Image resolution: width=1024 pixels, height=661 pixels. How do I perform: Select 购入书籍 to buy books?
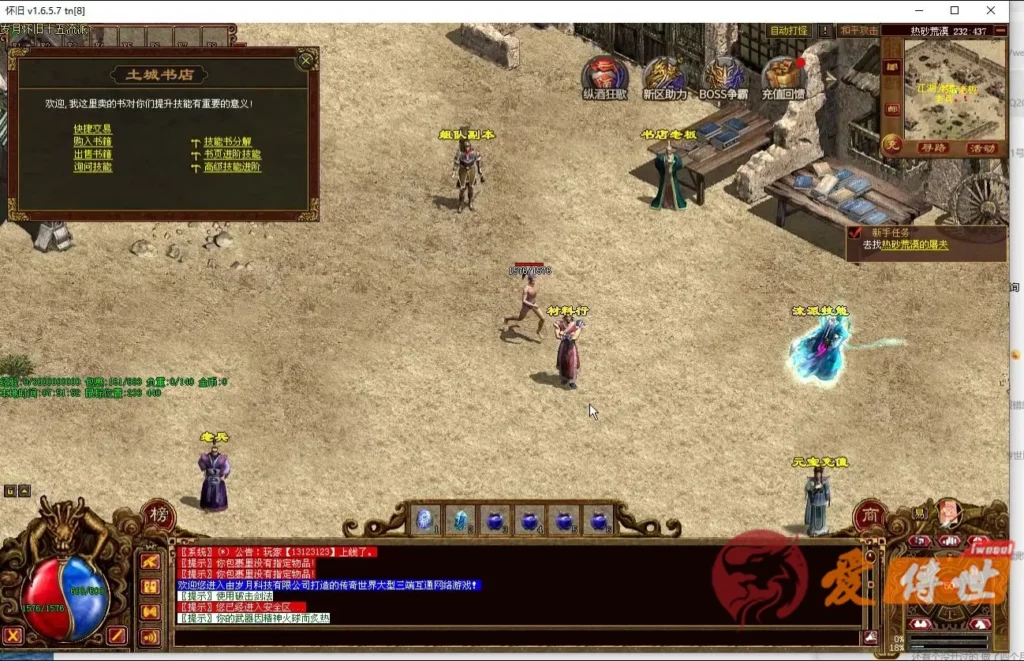(93, 142)
